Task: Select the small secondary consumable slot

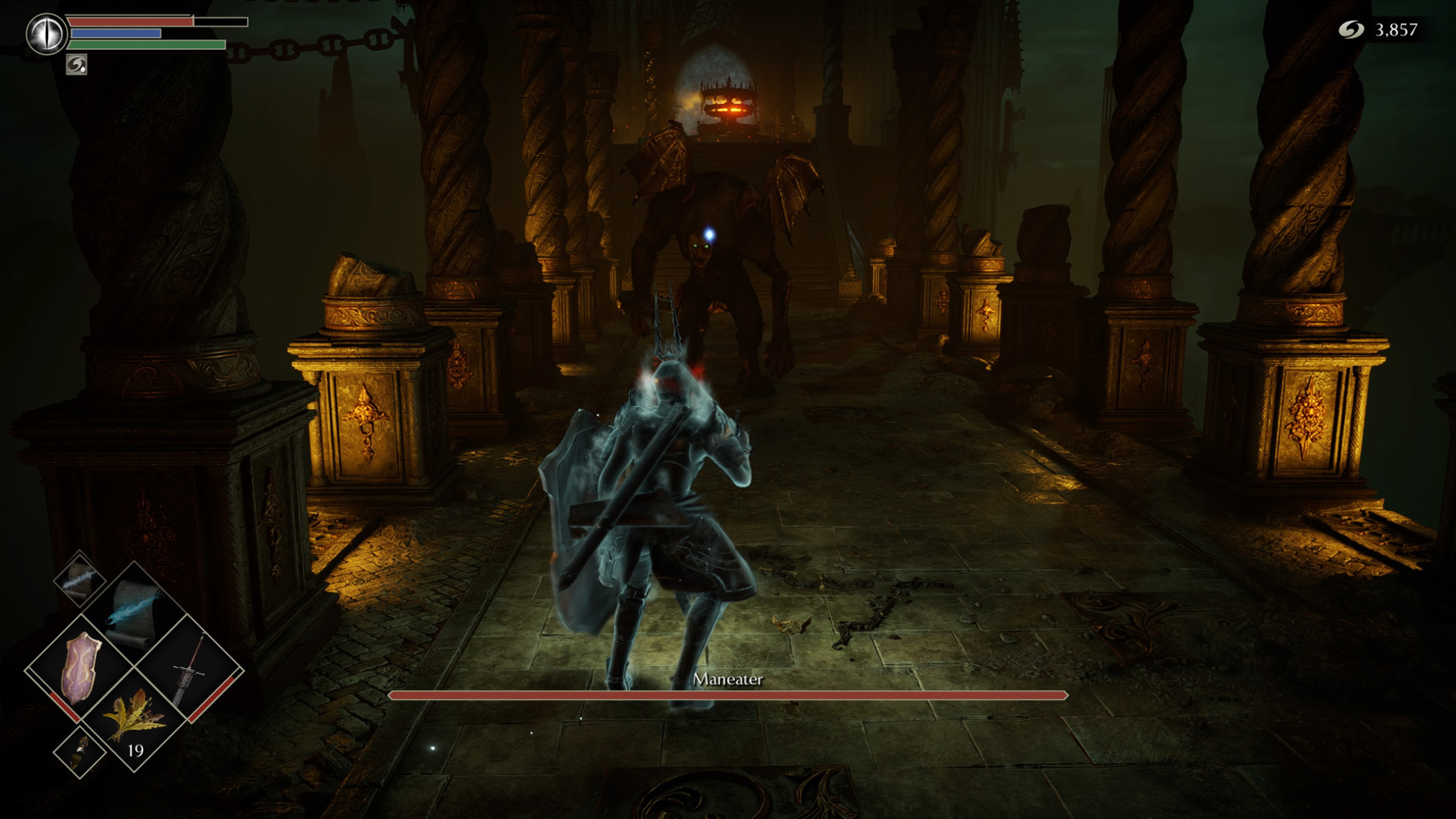Action: [80, 752]
